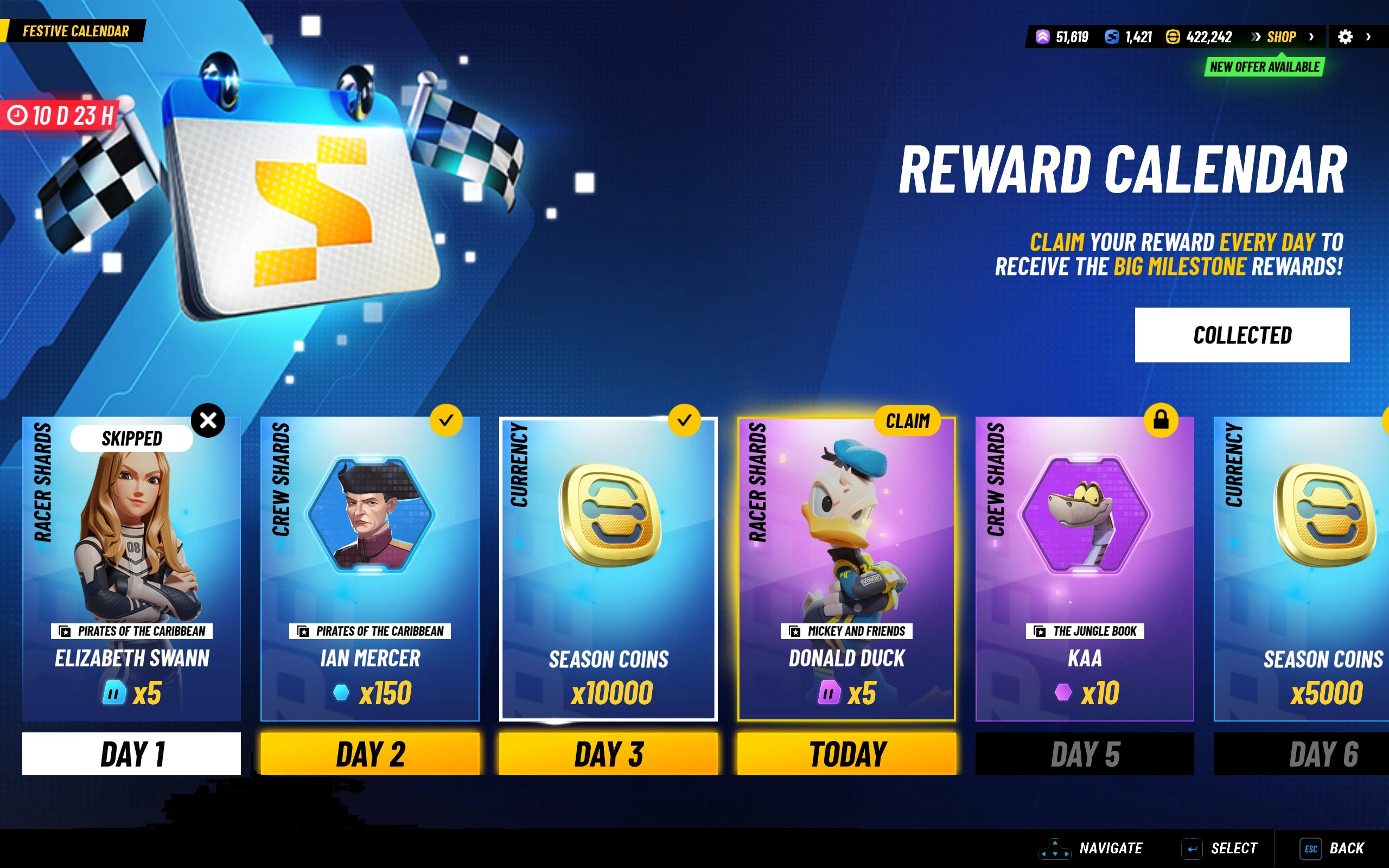Viewport: 1389px width, 868px height.
Task: Click CLAIM on the Donald Duck card
Action: 909,421
